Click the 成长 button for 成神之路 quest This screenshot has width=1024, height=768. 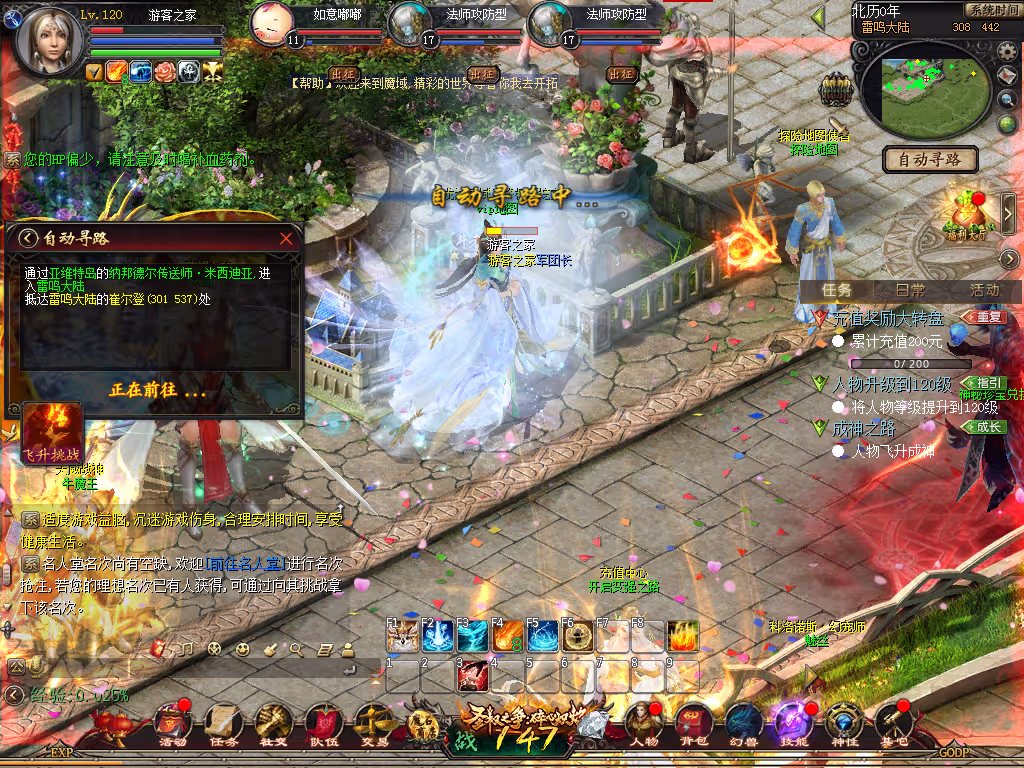pos(985,427)
